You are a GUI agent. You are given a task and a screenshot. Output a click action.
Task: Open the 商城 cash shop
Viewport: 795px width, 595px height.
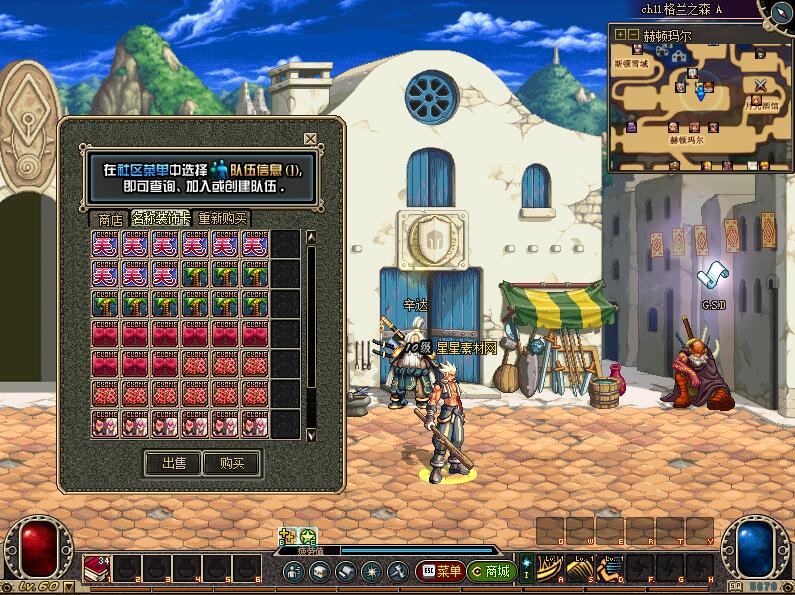[x=491, y=571]
